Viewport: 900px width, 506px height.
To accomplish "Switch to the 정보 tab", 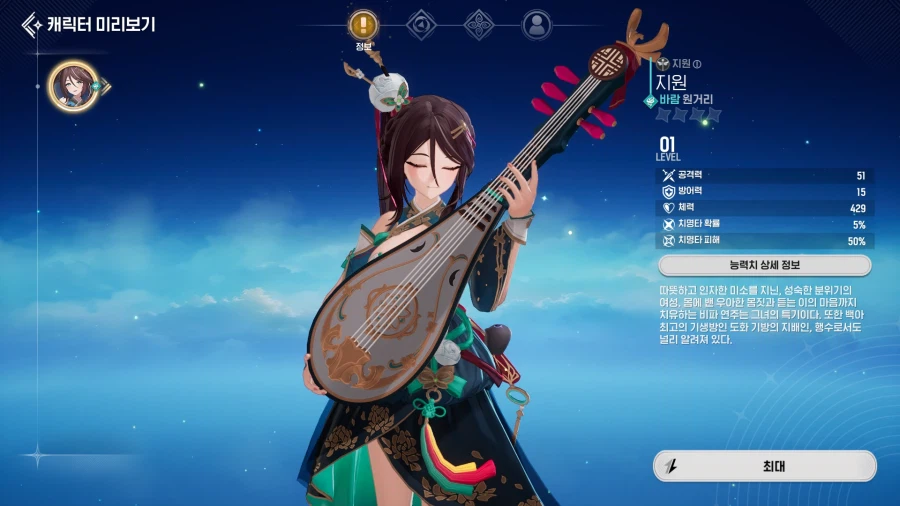I will click(363, 24).
